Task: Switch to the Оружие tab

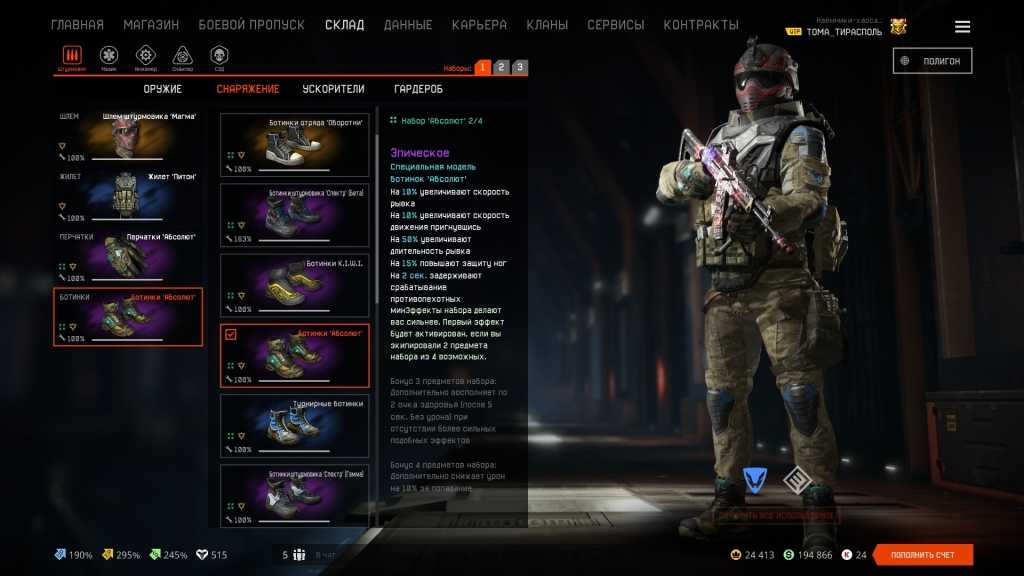Action: click(162, 89)
